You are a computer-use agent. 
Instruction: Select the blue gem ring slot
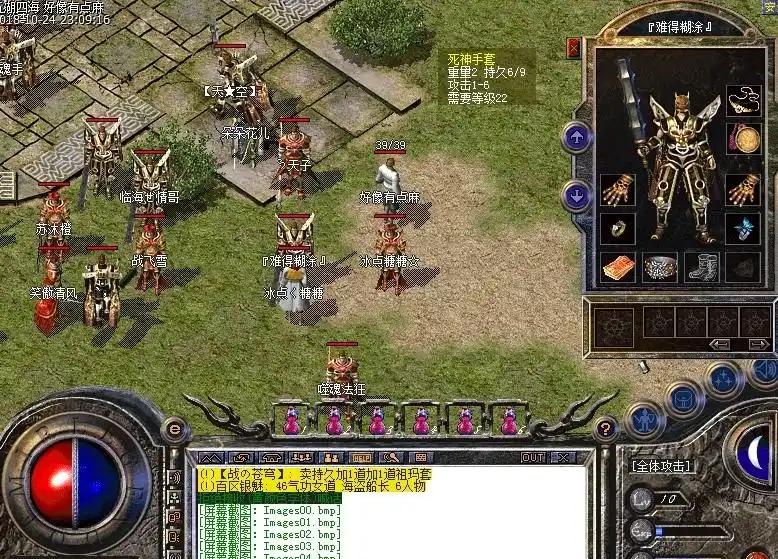741,229
